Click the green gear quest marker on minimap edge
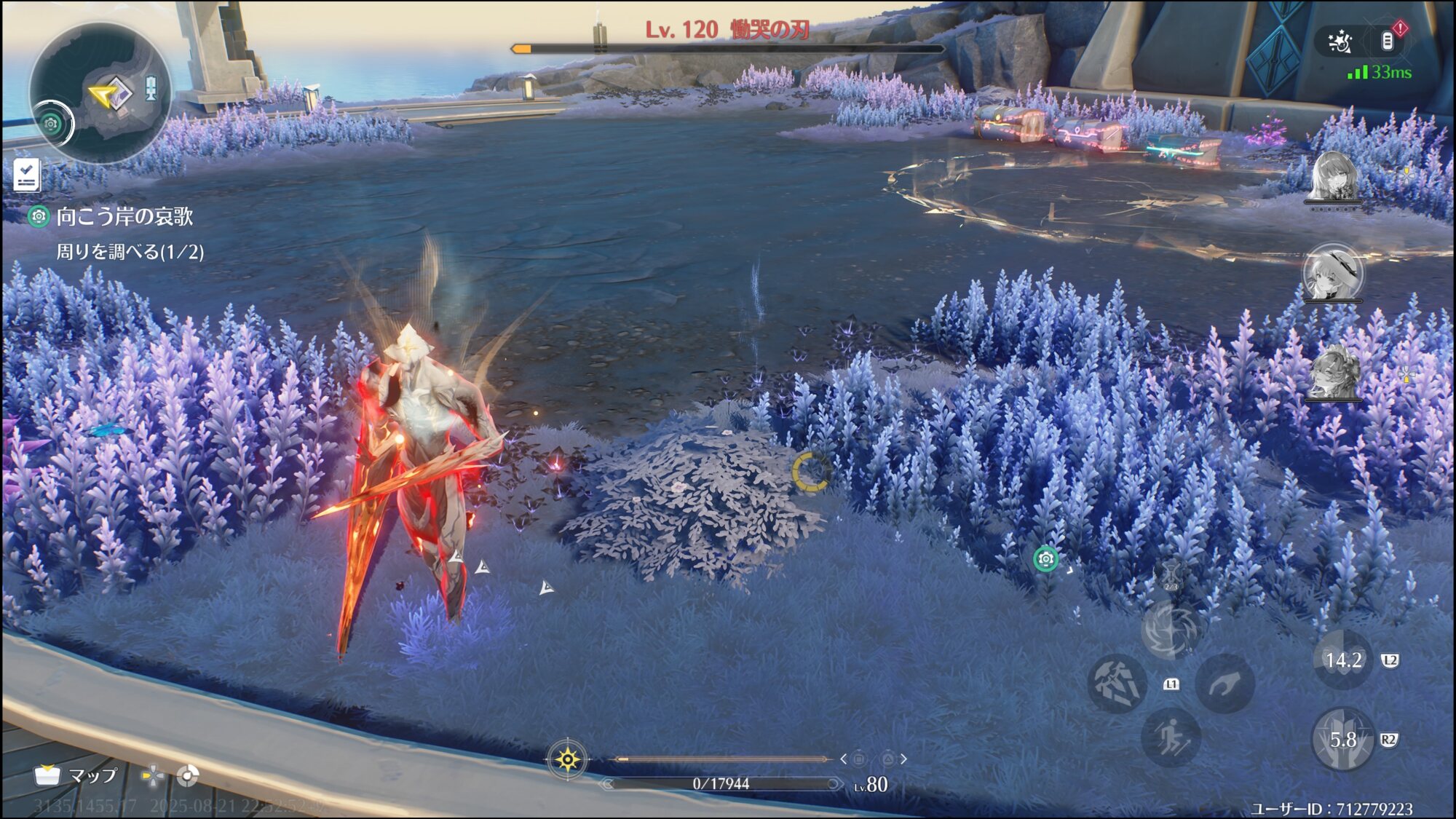 click(x=51, y=124)
